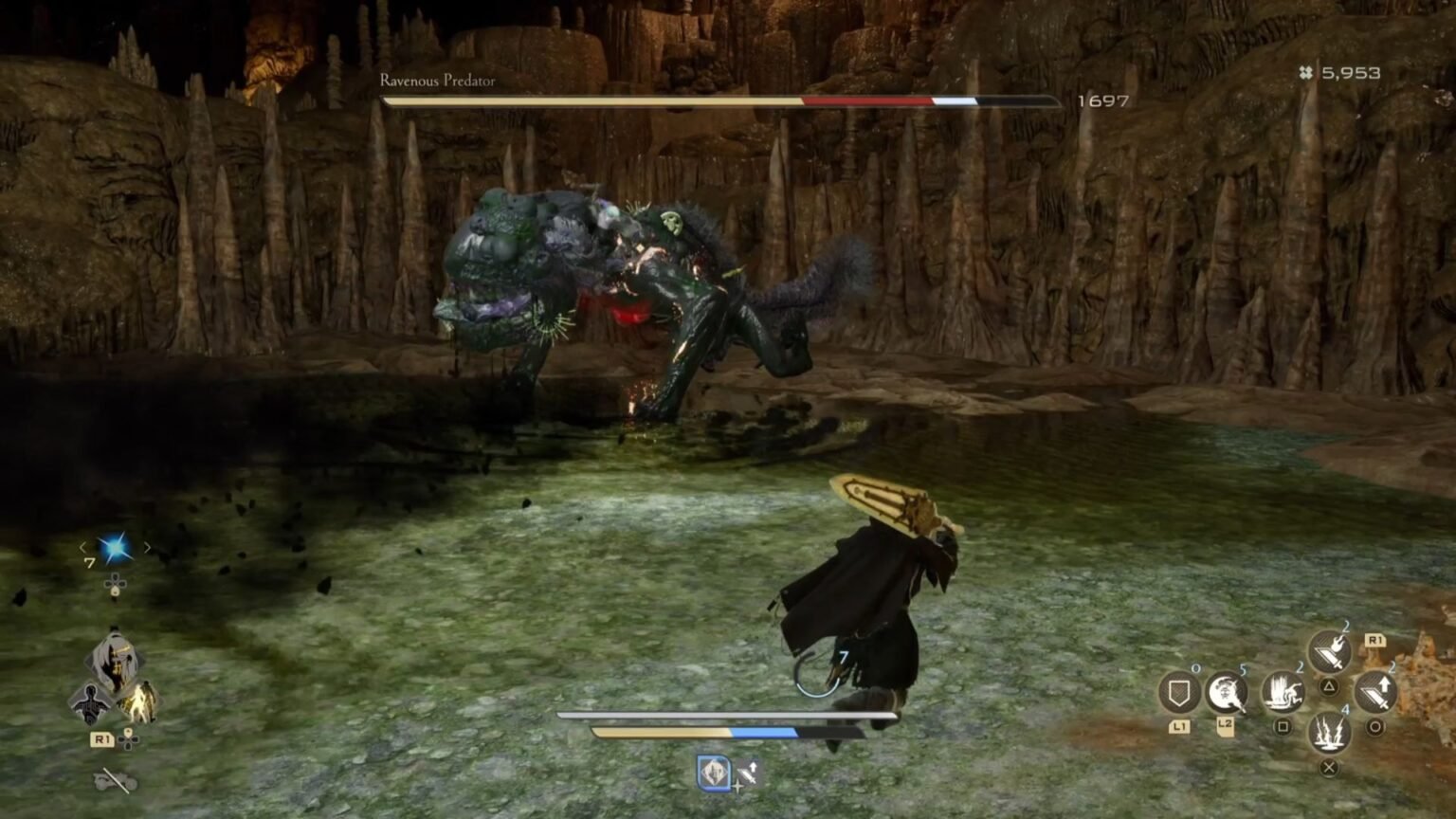Click the Ravenous Predator name label
The image size is (1456, 819).
point(437,82)
